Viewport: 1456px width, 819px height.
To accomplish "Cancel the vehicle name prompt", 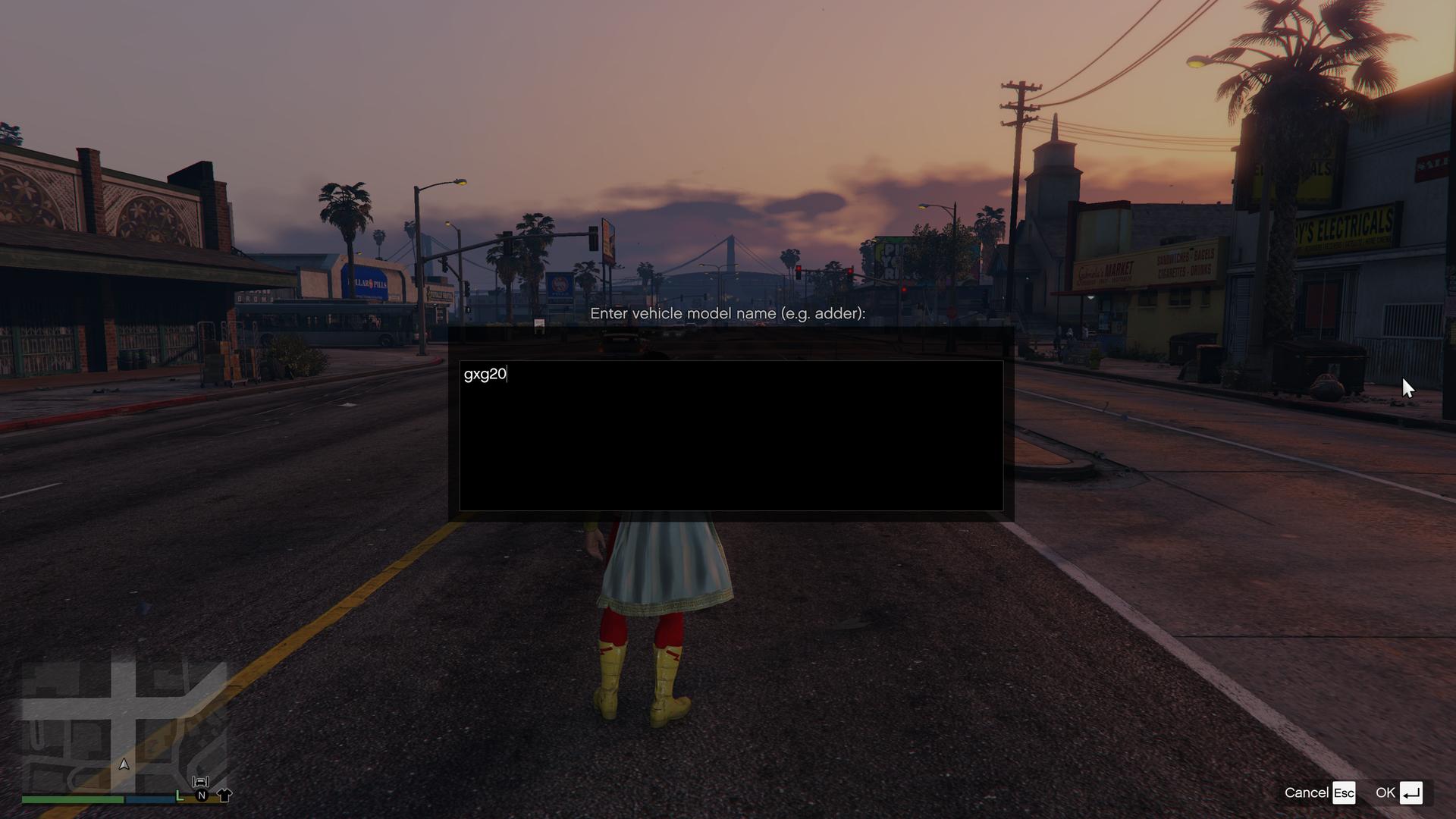I will click(1319, 792).
